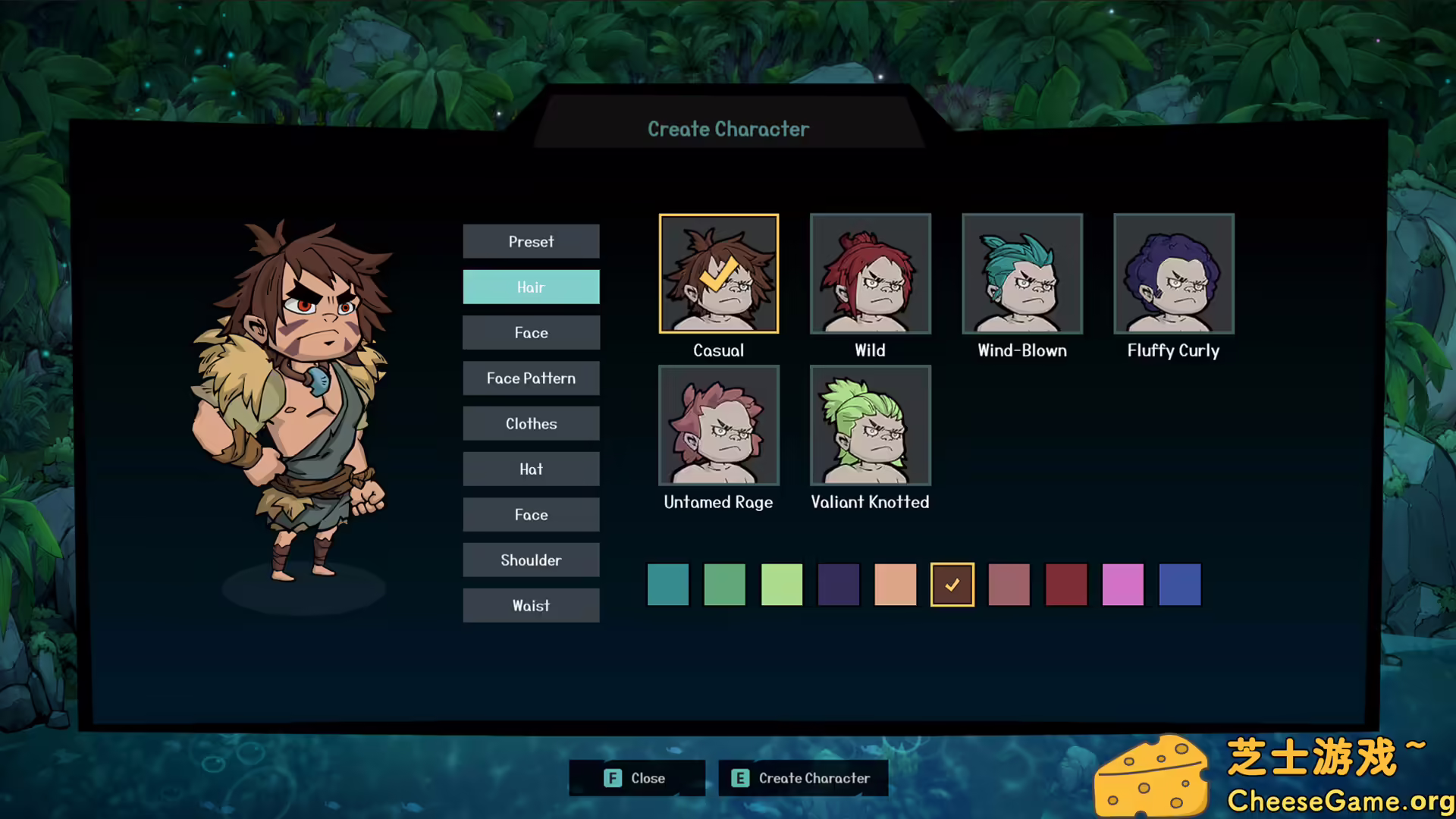Select the Wind-Blown hairstyle
Screen dimensions: 1456x819
click(1021, 274)
